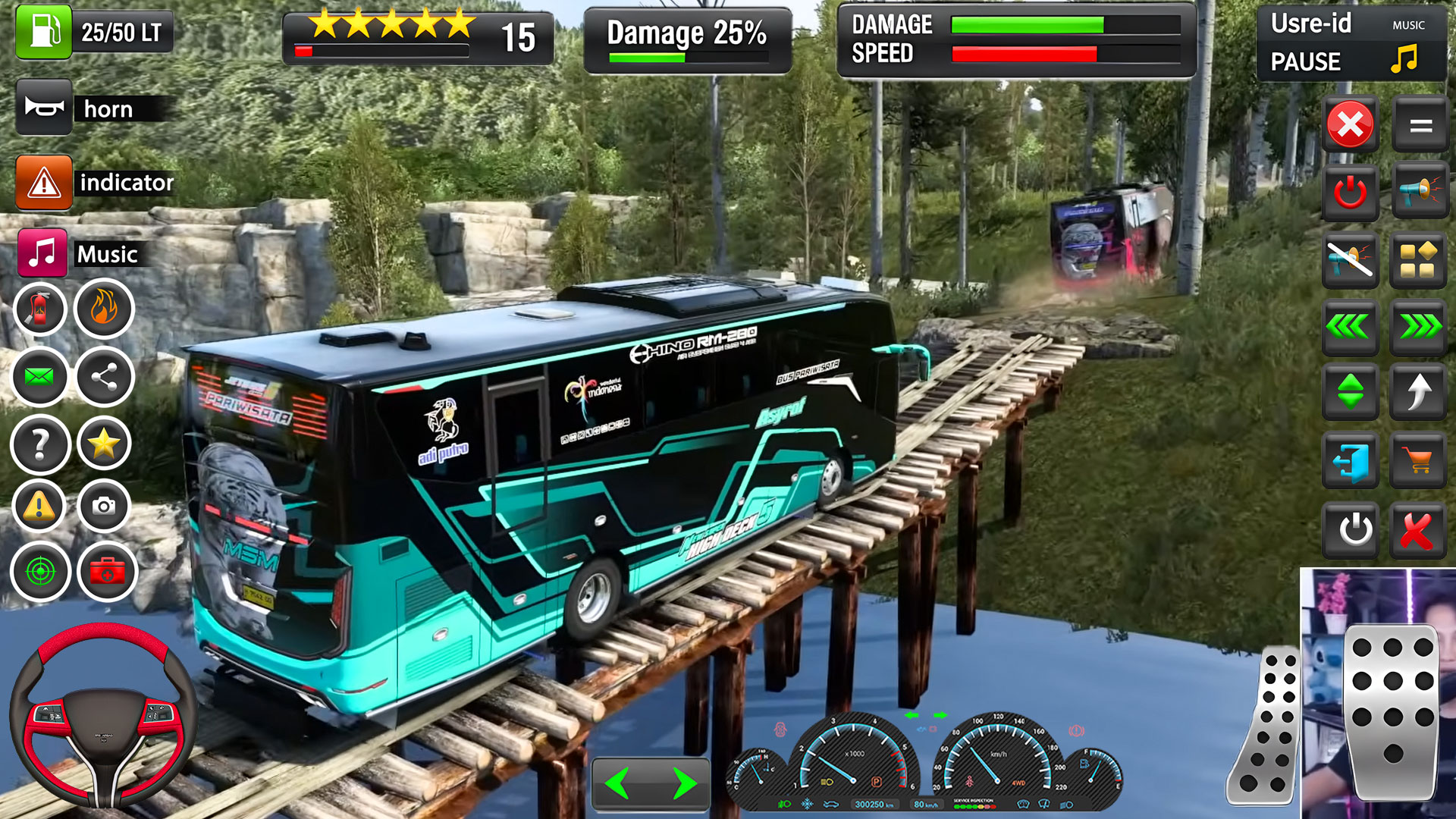Pause the game with the PAUSE button

pyautogui.click(x=1305, y=61)
